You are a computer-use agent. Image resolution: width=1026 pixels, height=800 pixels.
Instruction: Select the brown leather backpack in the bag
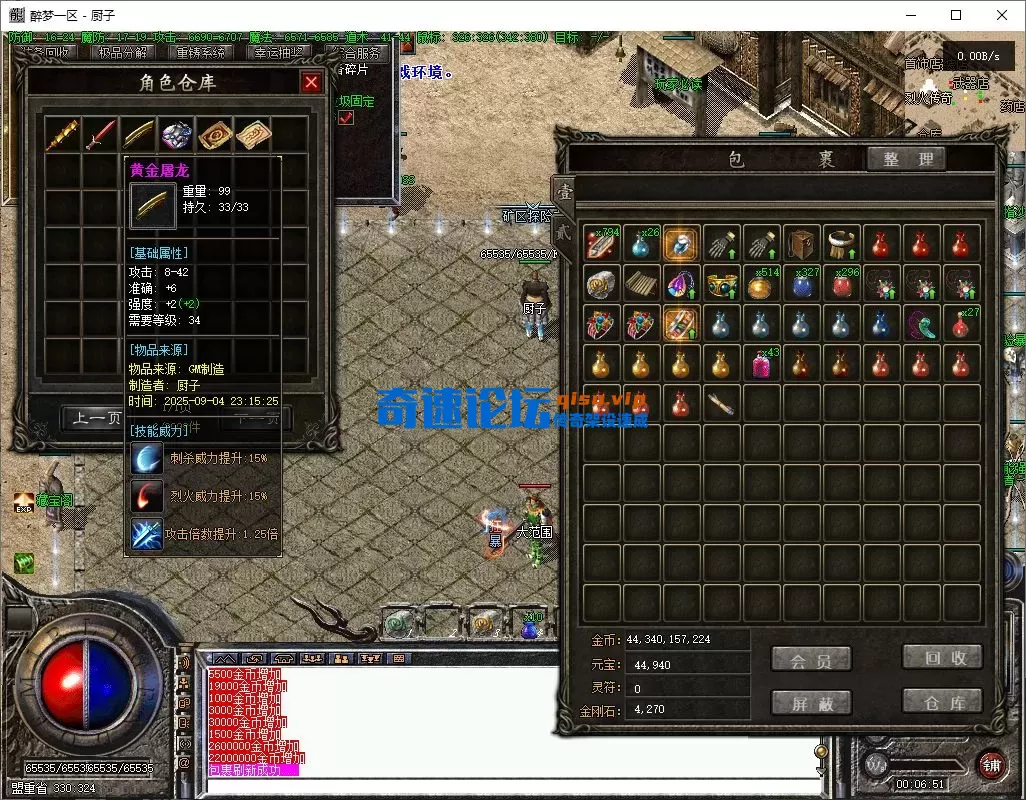coord(801,243)
